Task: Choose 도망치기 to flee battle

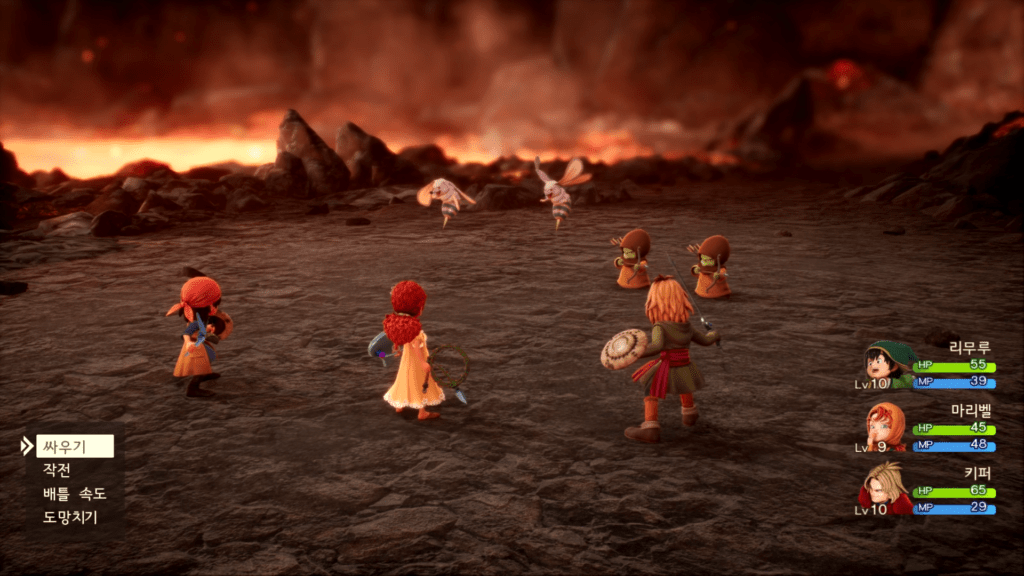Action: (x=70, y=518)
